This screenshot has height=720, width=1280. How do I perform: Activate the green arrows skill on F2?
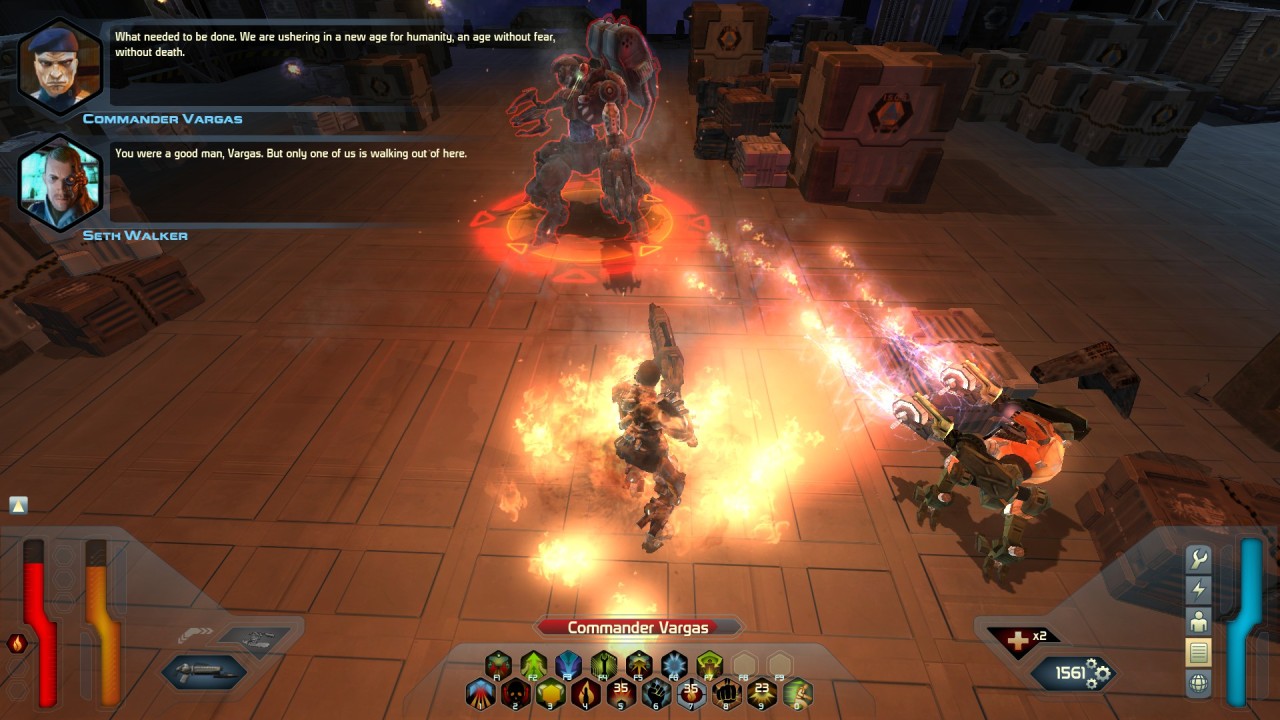[534, 664]
